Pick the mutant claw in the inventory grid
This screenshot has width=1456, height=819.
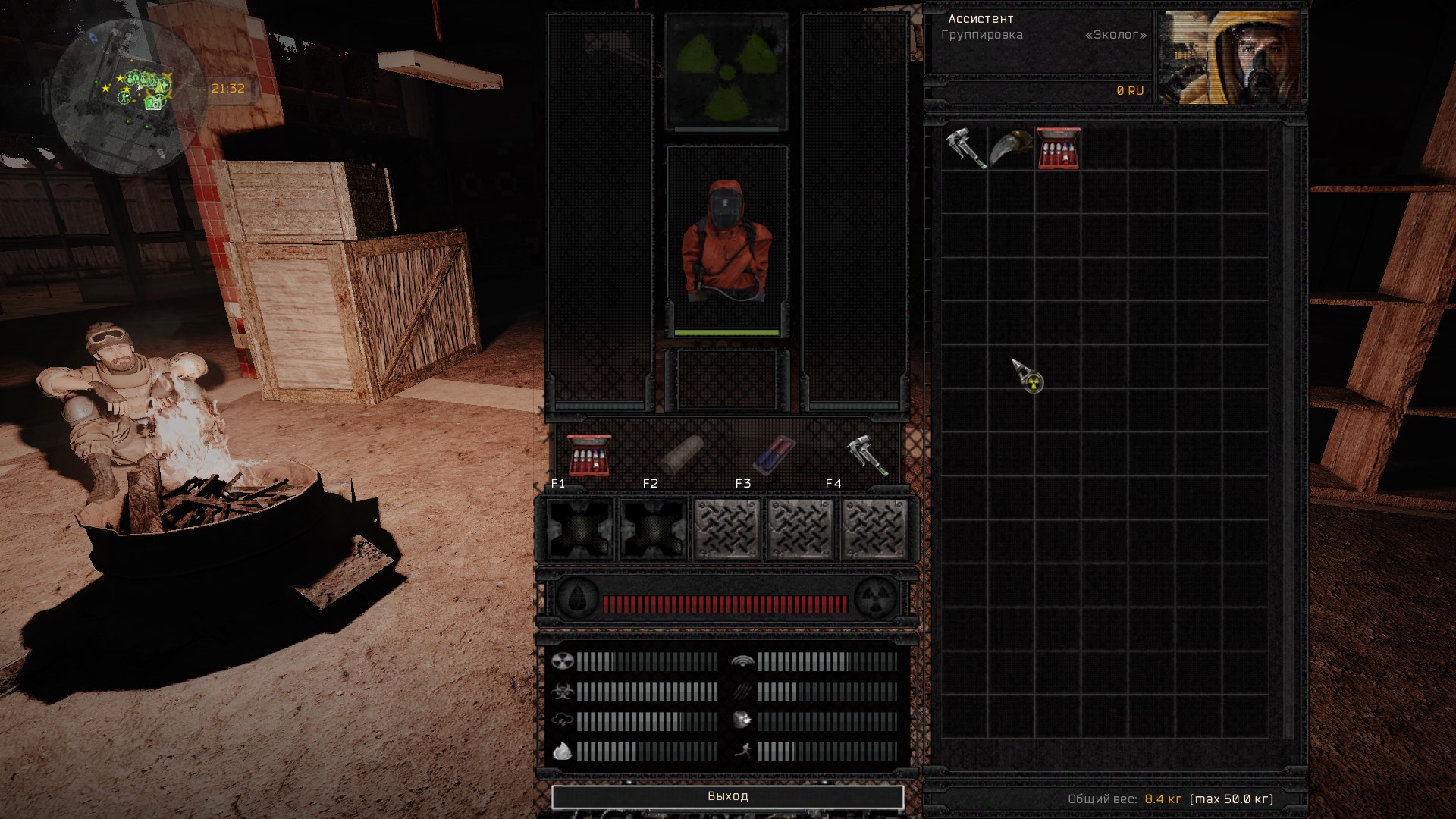1012,148
